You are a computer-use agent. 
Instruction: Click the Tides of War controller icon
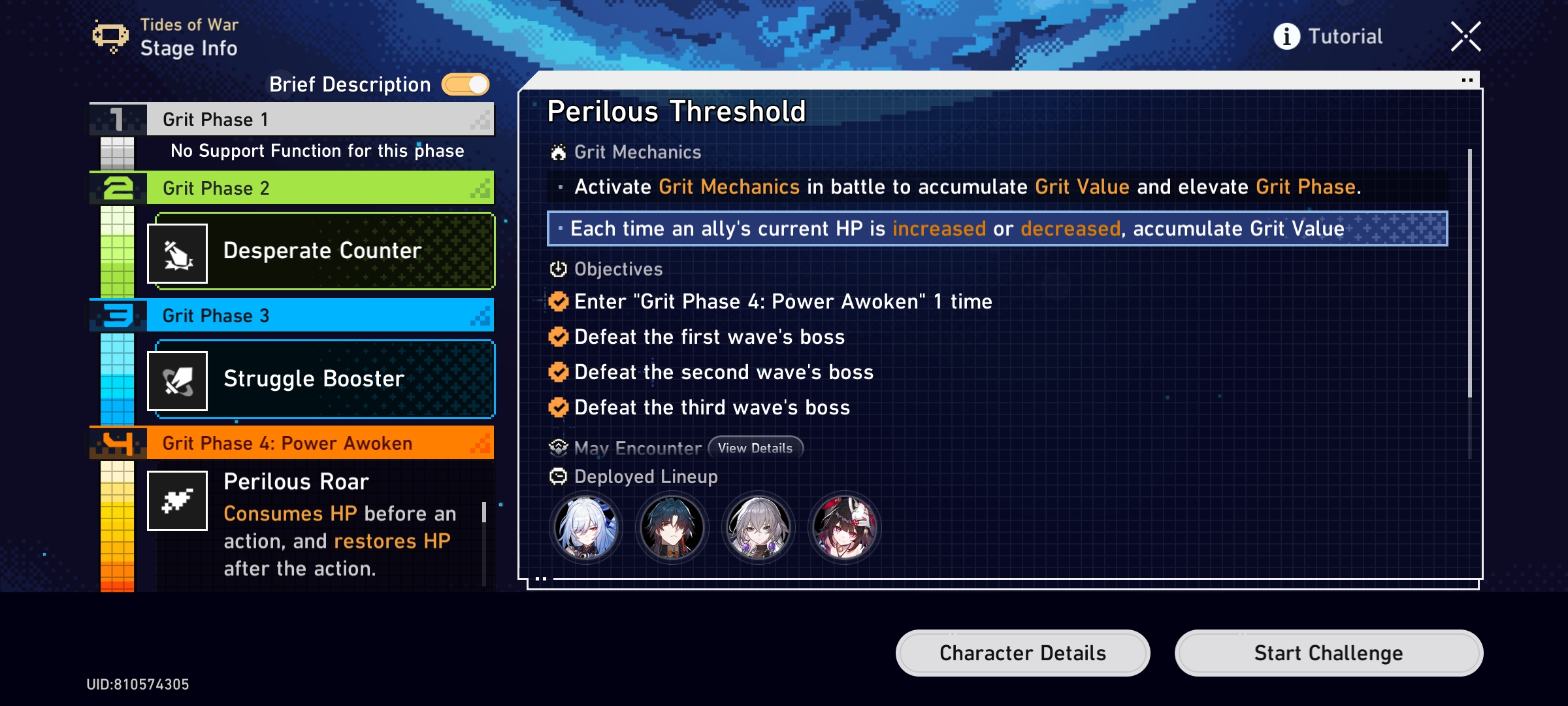(111, 36)
